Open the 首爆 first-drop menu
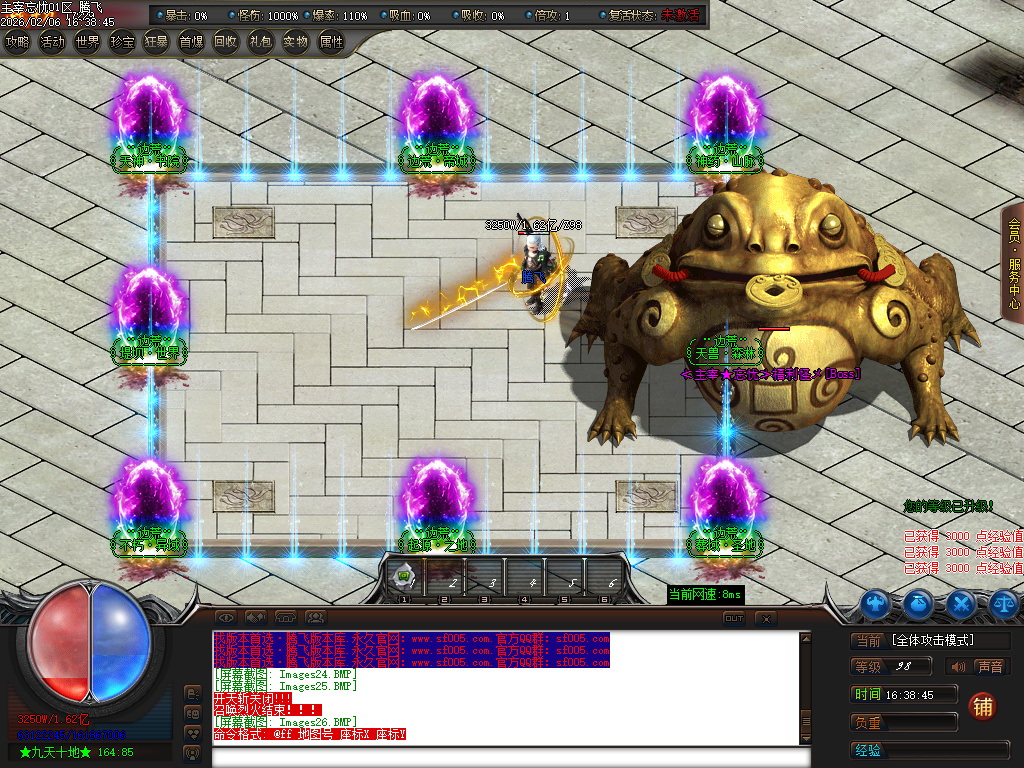The image size is (1024, 768). 191,42
